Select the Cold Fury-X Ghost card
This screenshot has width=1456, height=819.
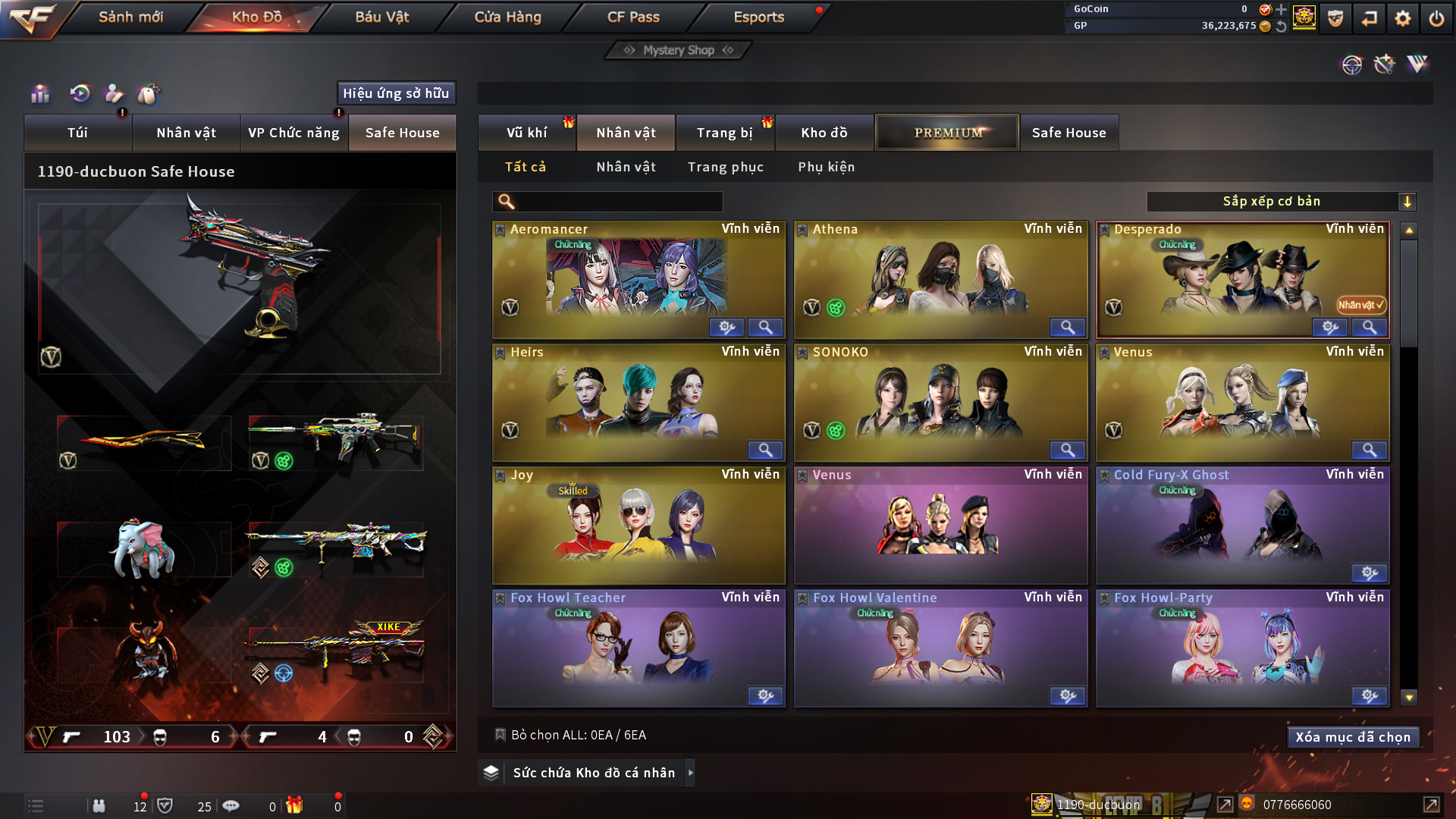coord(1241,525)
